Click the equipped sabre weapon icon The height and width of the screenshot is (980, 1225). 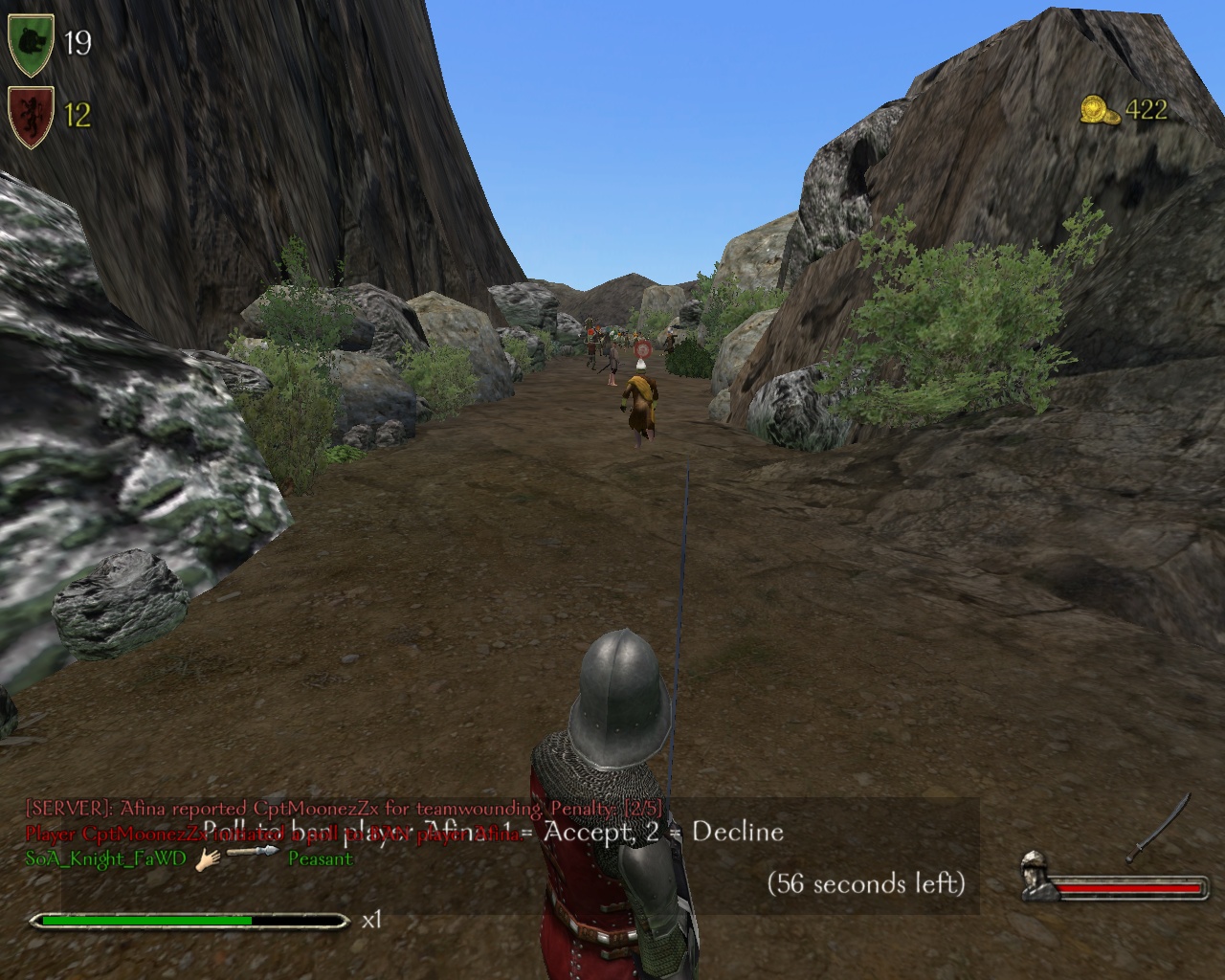(1160, 828)
